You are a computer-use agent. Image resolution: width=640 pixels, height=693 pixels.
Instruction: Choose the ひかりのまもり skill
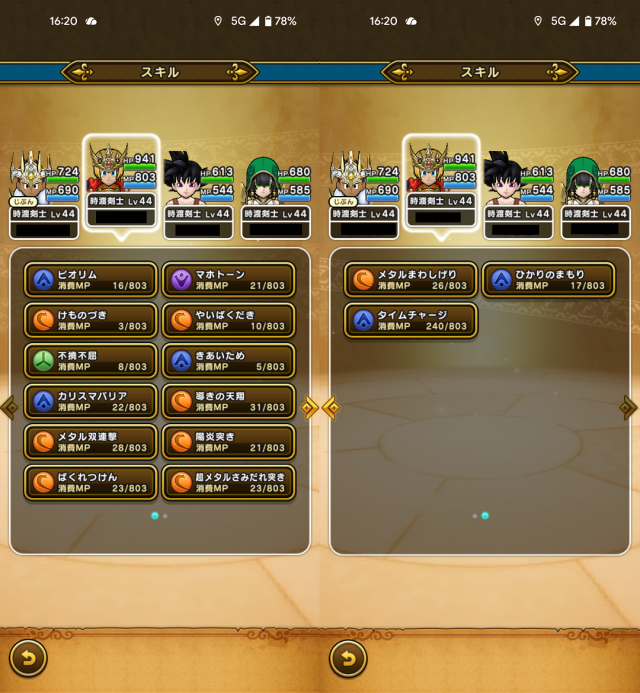click(548, 280)
